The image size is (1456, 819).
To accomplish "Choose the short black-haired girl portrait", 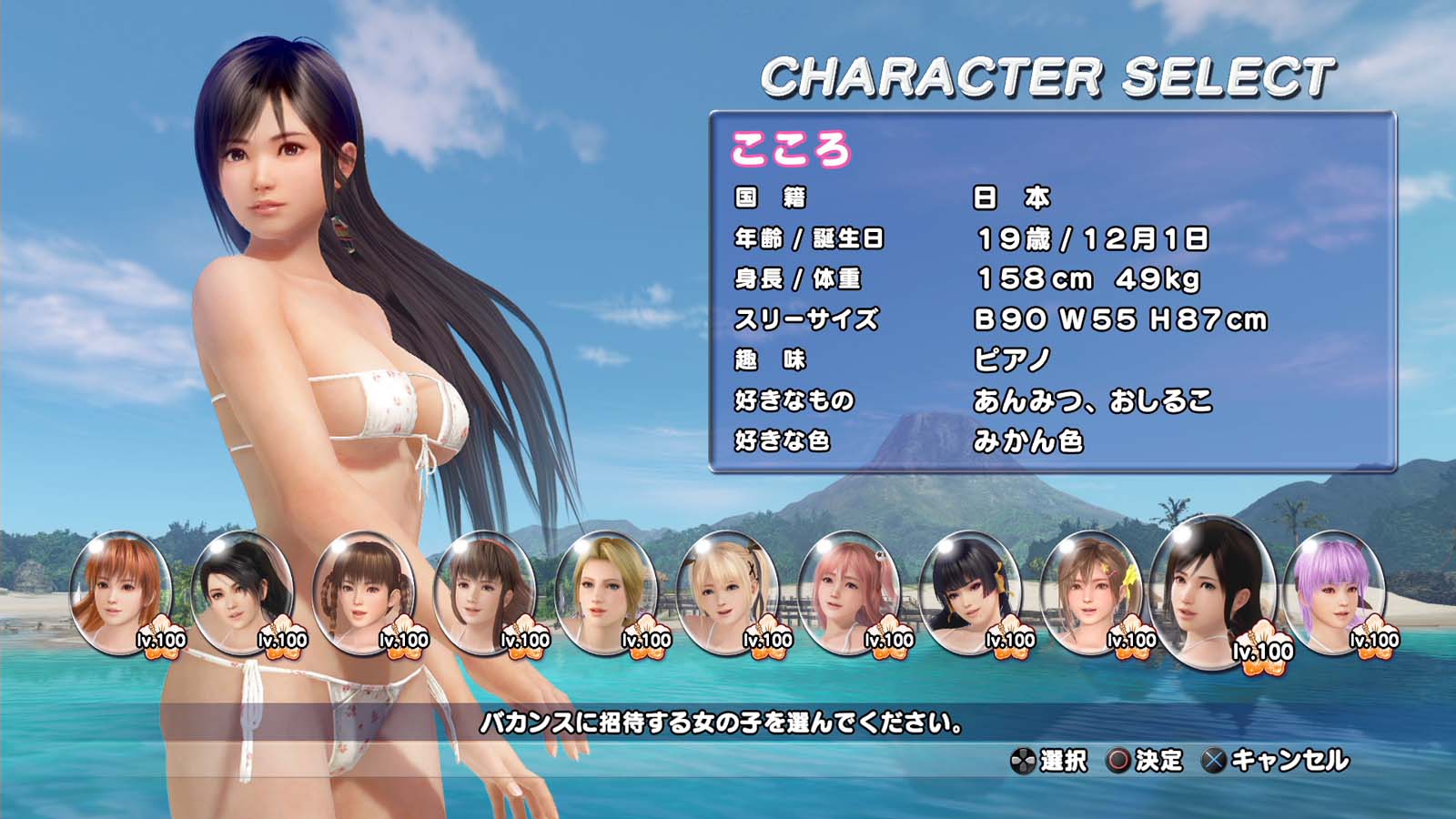I will [x=242, y=591].
